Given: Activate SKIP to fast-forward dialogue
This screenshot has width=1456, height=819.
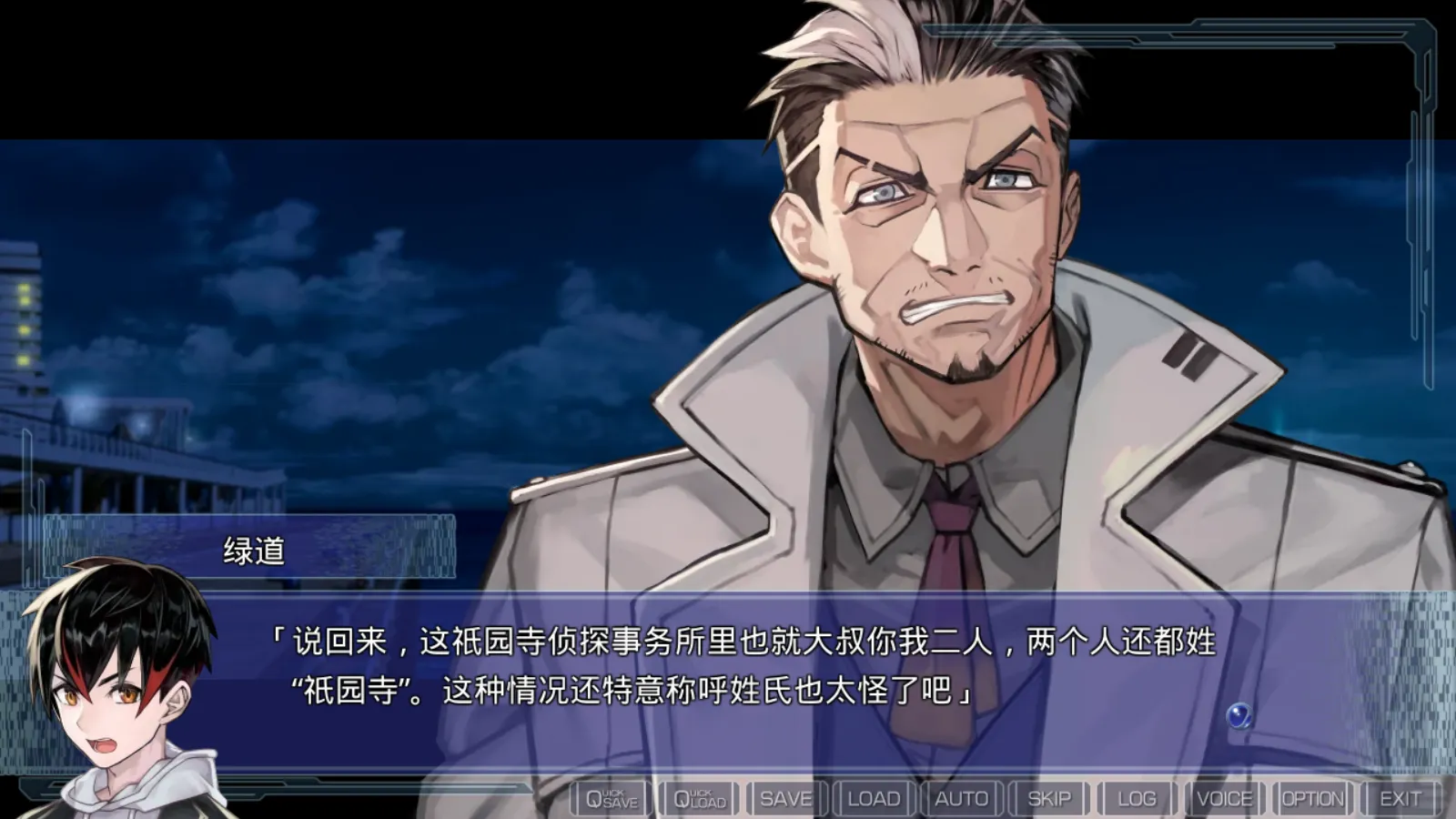Looking at the screenshot, I should tap(1048, 799).
